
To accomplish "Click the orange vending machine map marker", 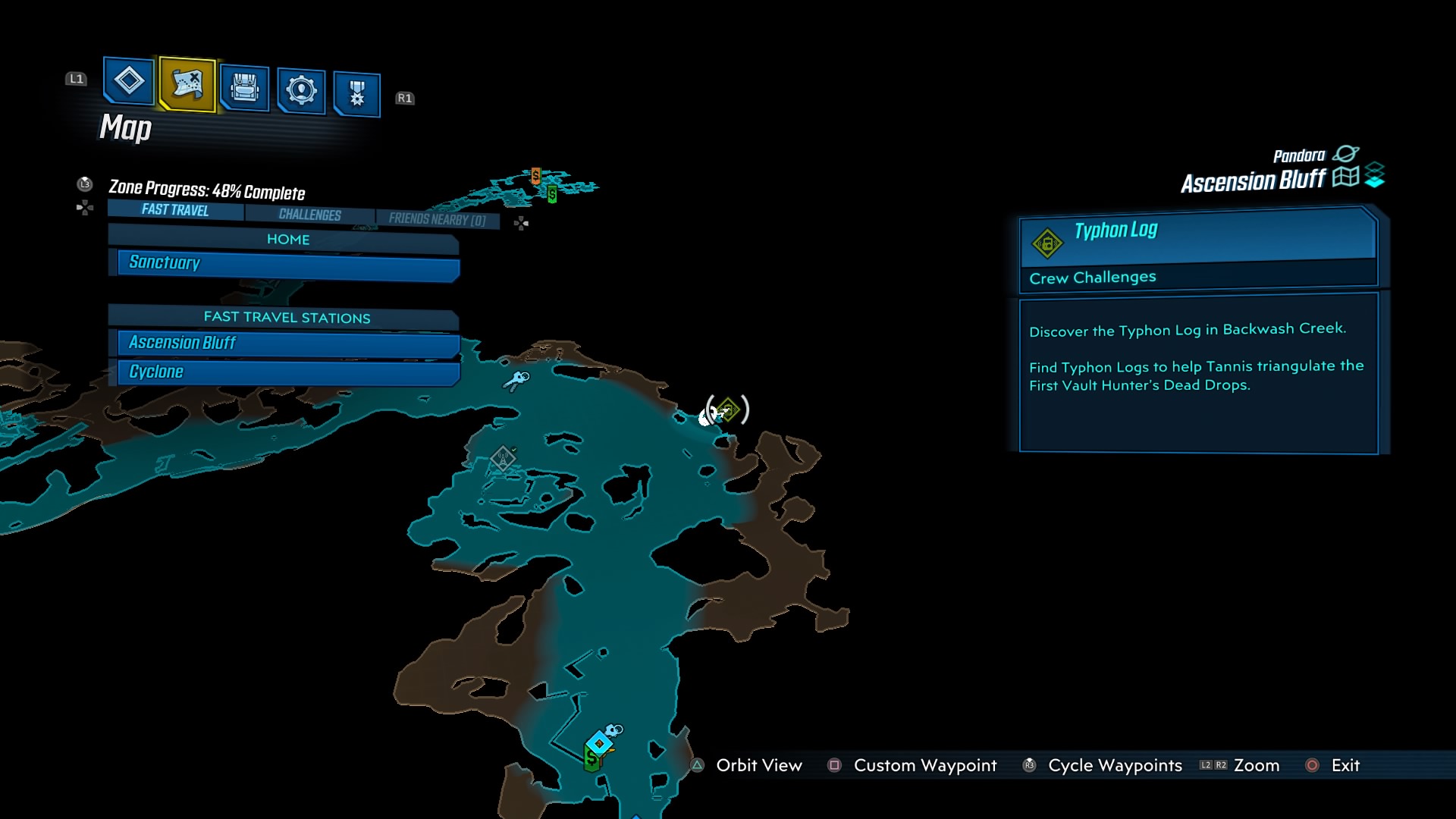I will click(x=536, y=177).
